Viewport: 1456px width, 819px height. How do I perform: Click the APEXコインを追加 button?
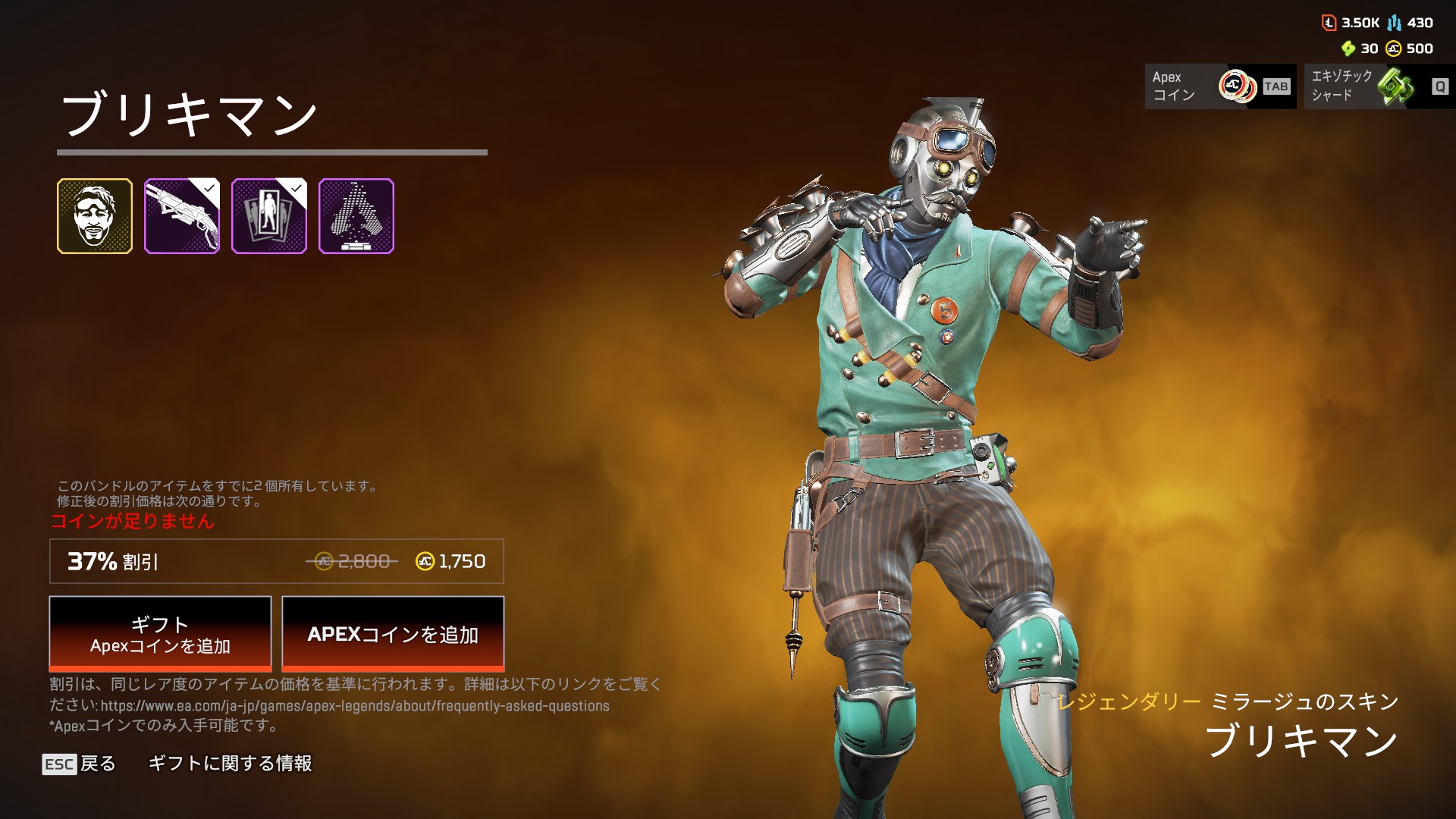[x=393, y=634]
